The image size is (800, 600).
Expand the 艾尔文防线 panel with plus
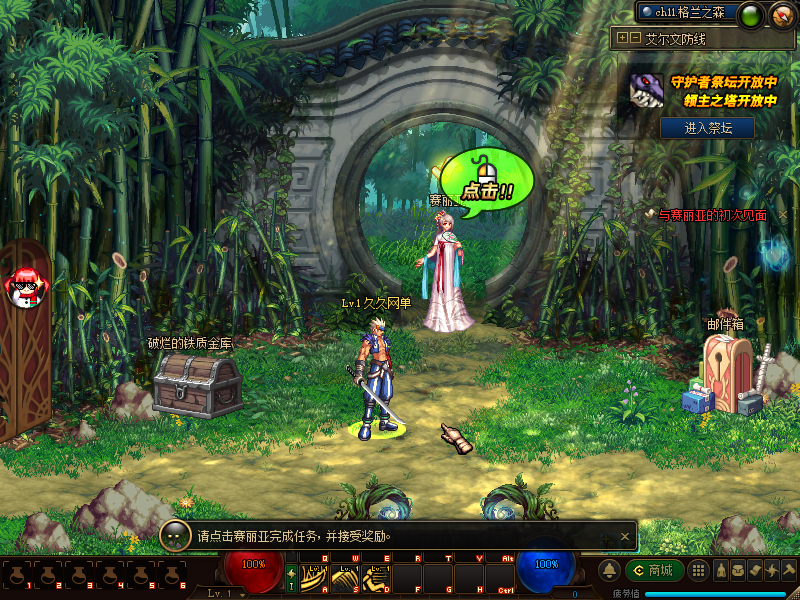[622, 38]
